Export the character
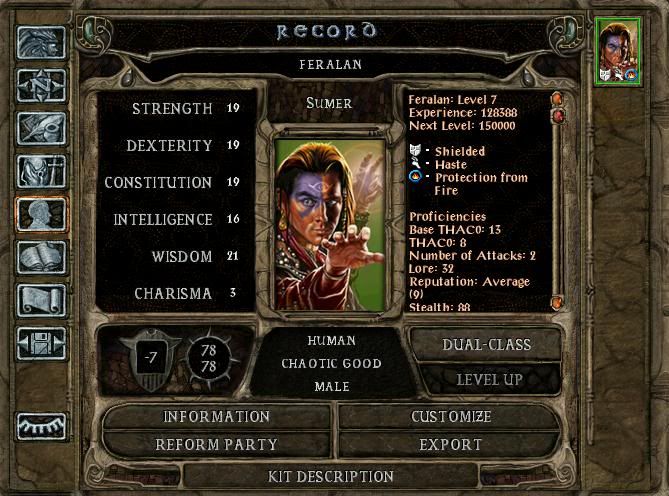The width and height of the screenshot is (669, 496). (x=451, y=444)
